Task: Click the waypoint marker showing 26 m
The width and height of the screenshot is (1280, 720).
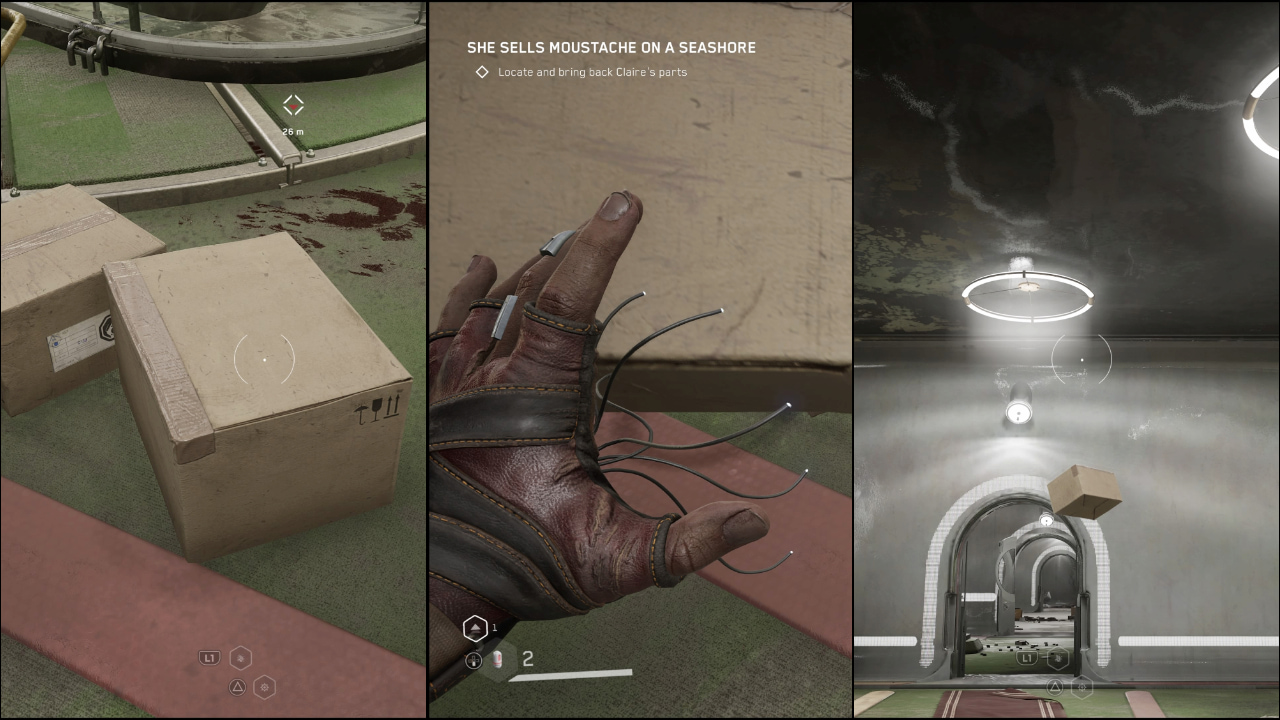Action: pyautogui.click(x=292, y=103)
